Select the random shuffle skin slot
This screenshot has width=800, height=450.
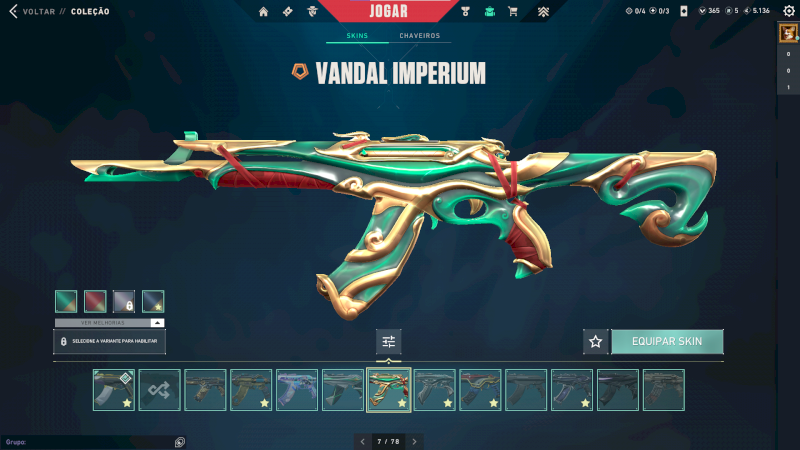click(x=160, y=390)
